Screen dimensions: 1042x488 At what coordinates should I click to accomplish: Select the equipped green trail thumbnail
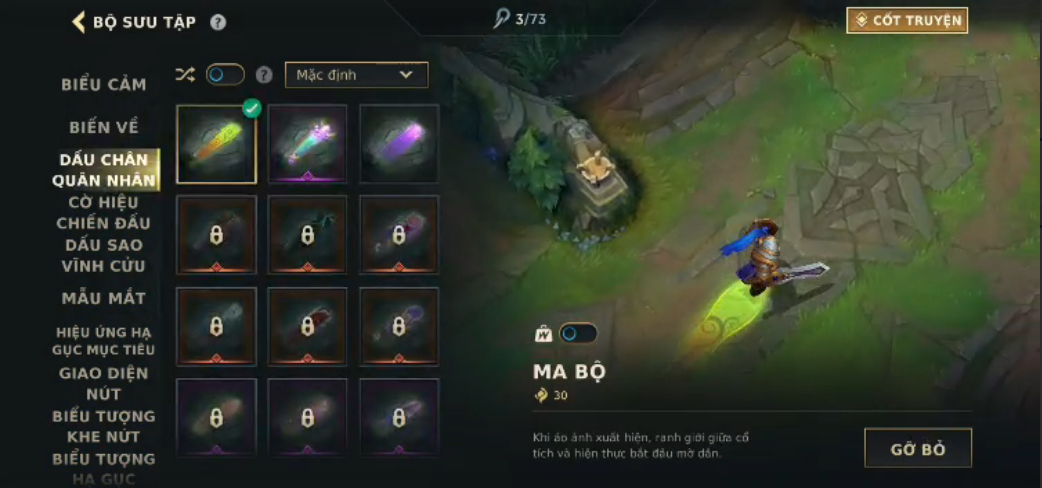[217, 144]
